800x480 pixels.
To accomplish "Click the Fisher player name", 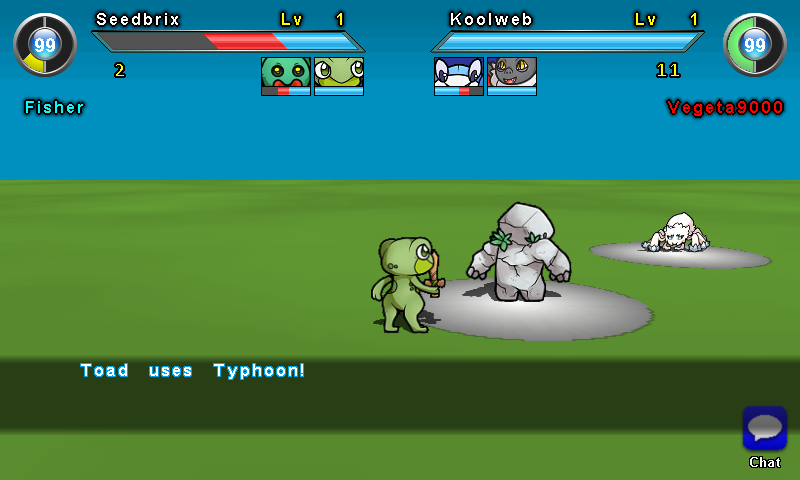I will point(55,107).
